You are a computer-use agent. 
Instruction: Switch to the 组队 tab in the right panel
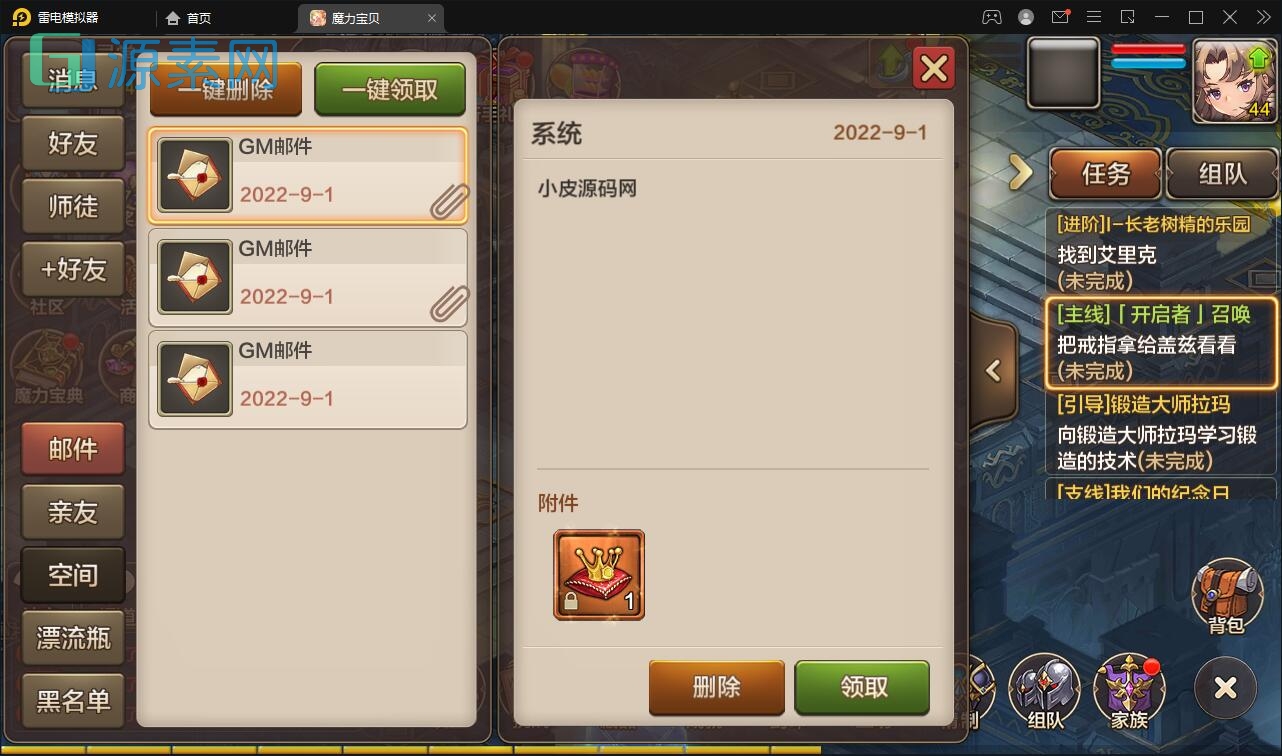(x=1222, y=173)
